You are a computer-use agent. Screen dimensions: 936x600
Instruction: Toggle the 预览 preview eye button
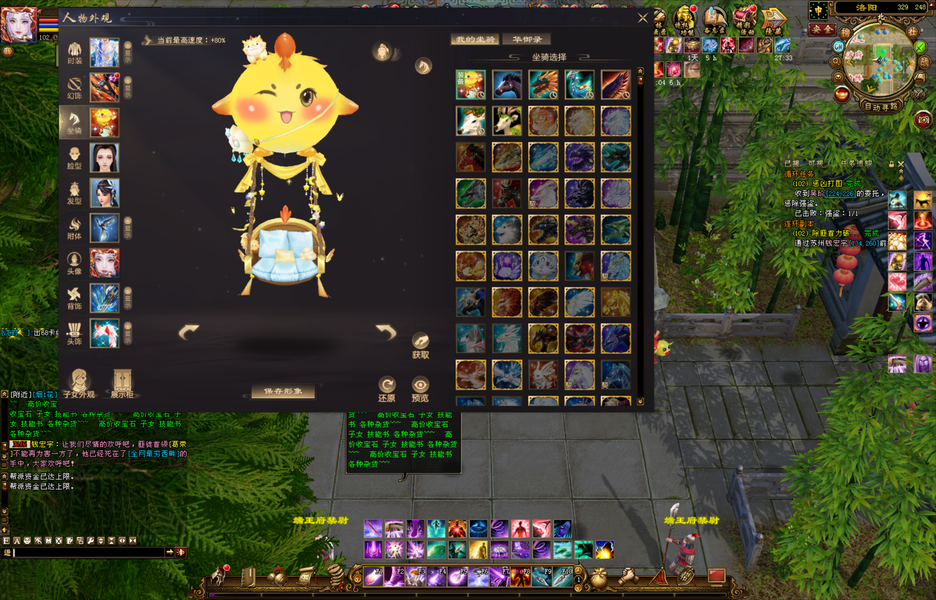420,384
